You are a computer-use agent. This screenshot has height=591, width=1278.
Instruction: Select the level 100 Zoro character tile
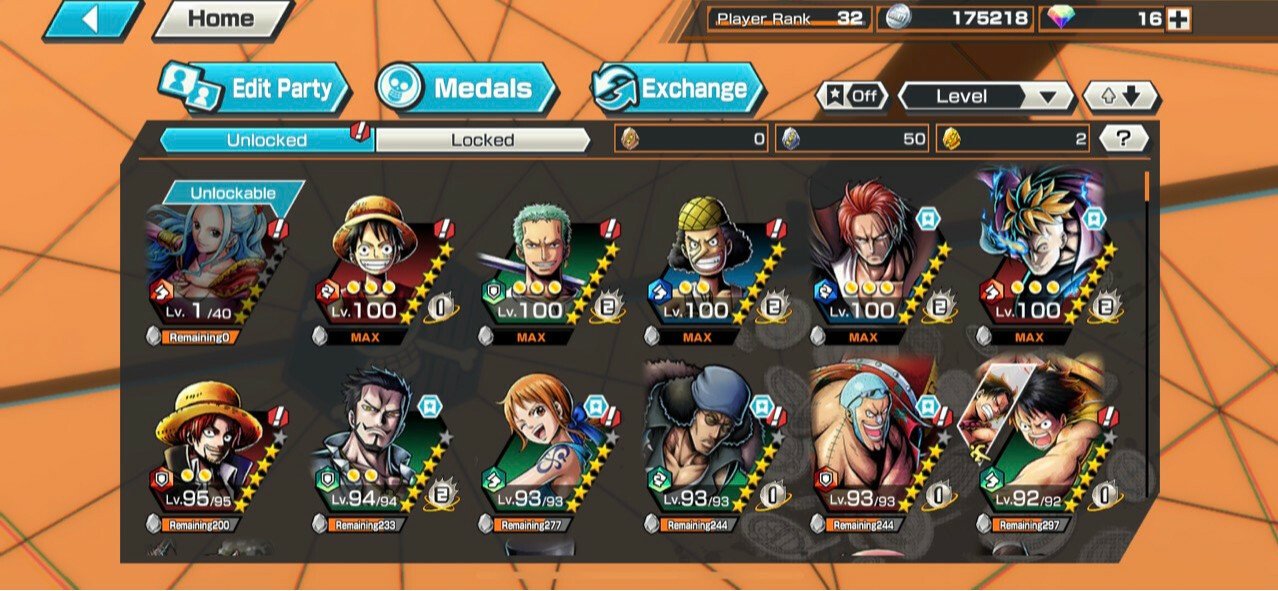(x=541, y=265)
